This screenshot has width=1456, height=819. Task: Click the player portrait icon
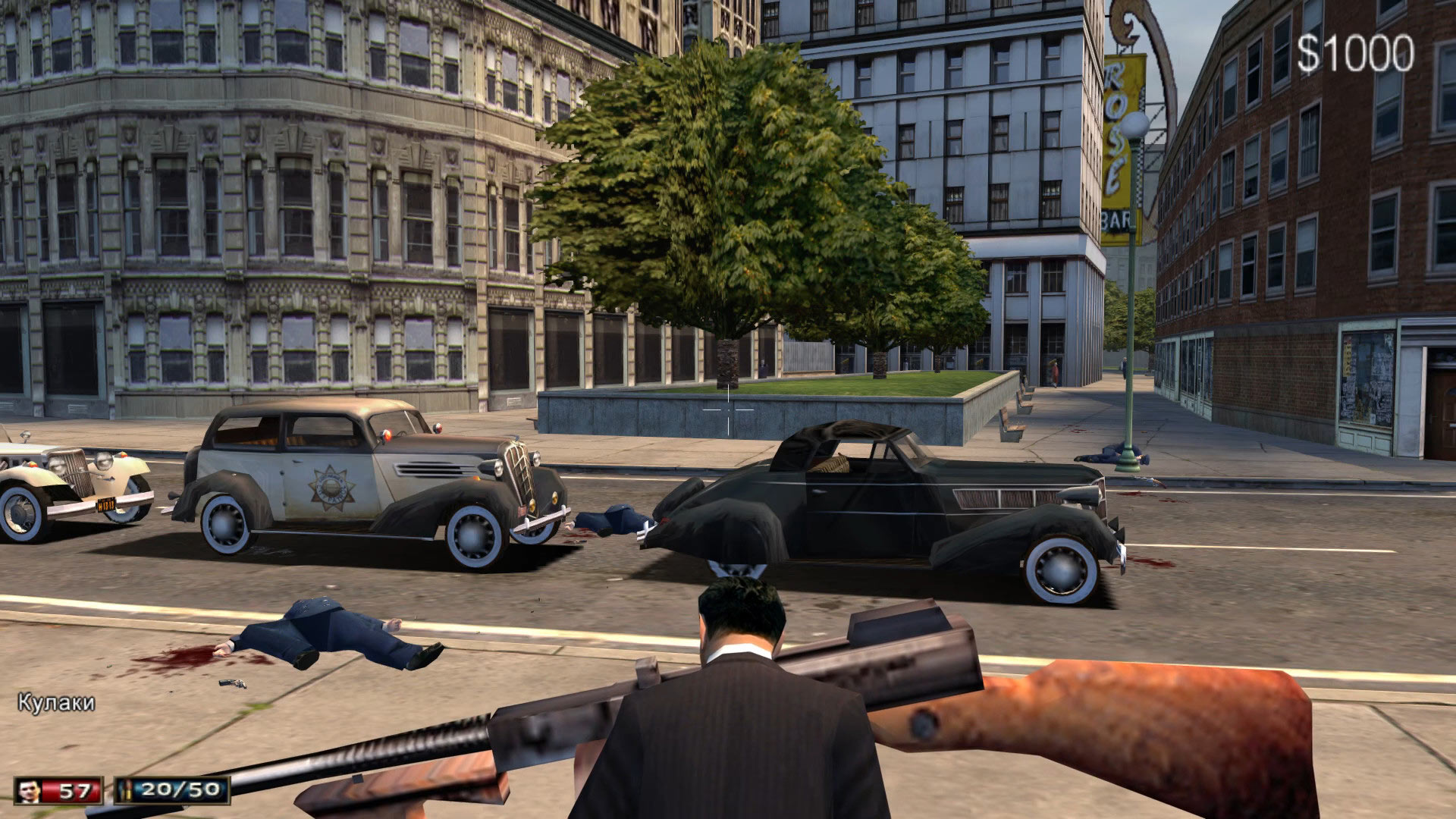[x=29, y=791]
